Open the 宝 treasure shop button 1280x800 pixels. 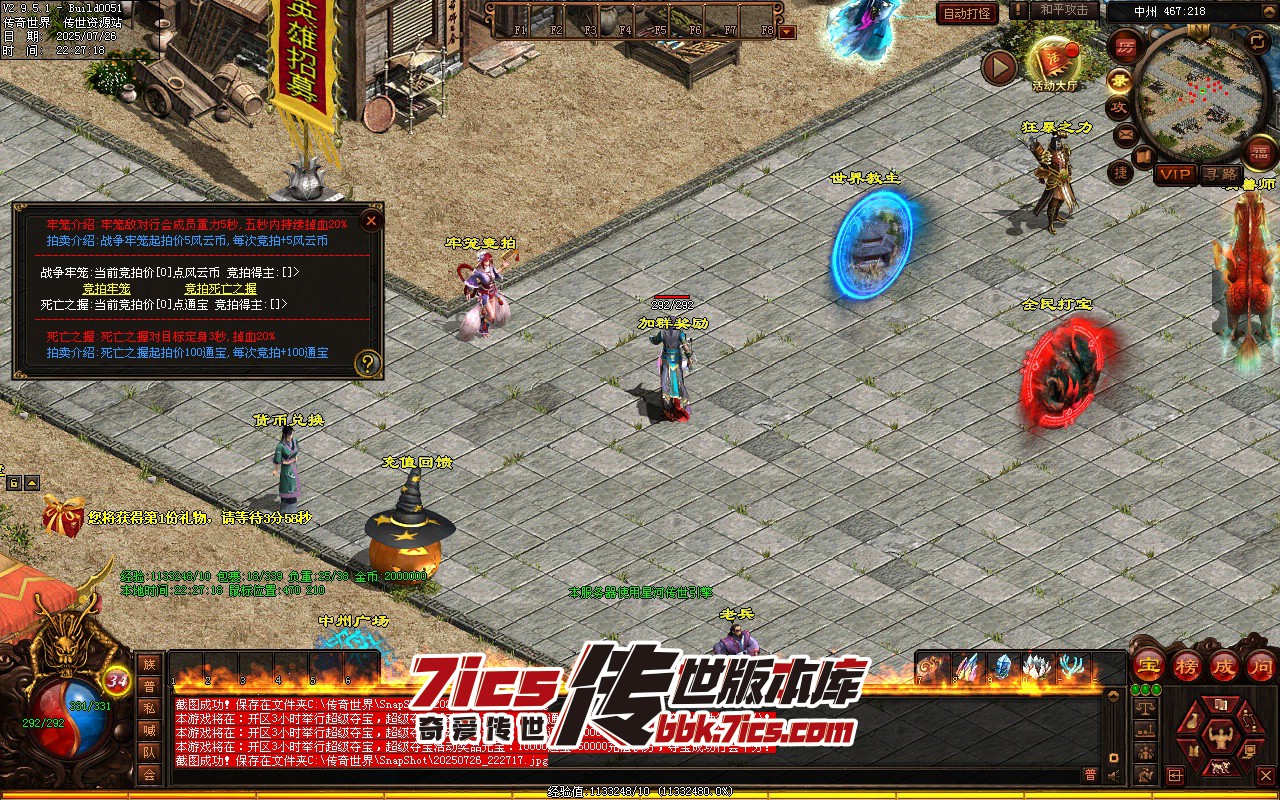pos(1149,664)
